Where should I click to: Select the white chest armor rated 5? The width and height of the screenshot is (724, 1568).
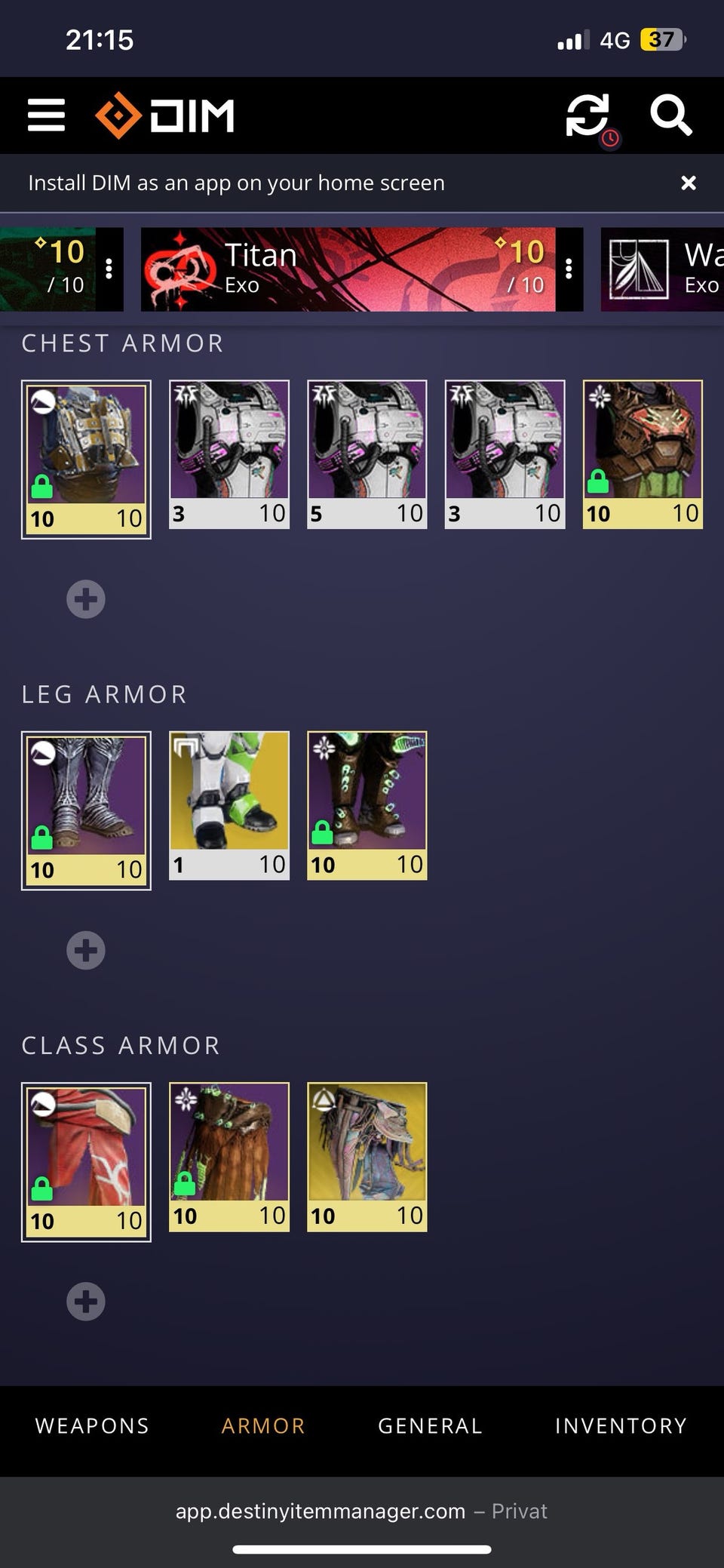[367, 454]
